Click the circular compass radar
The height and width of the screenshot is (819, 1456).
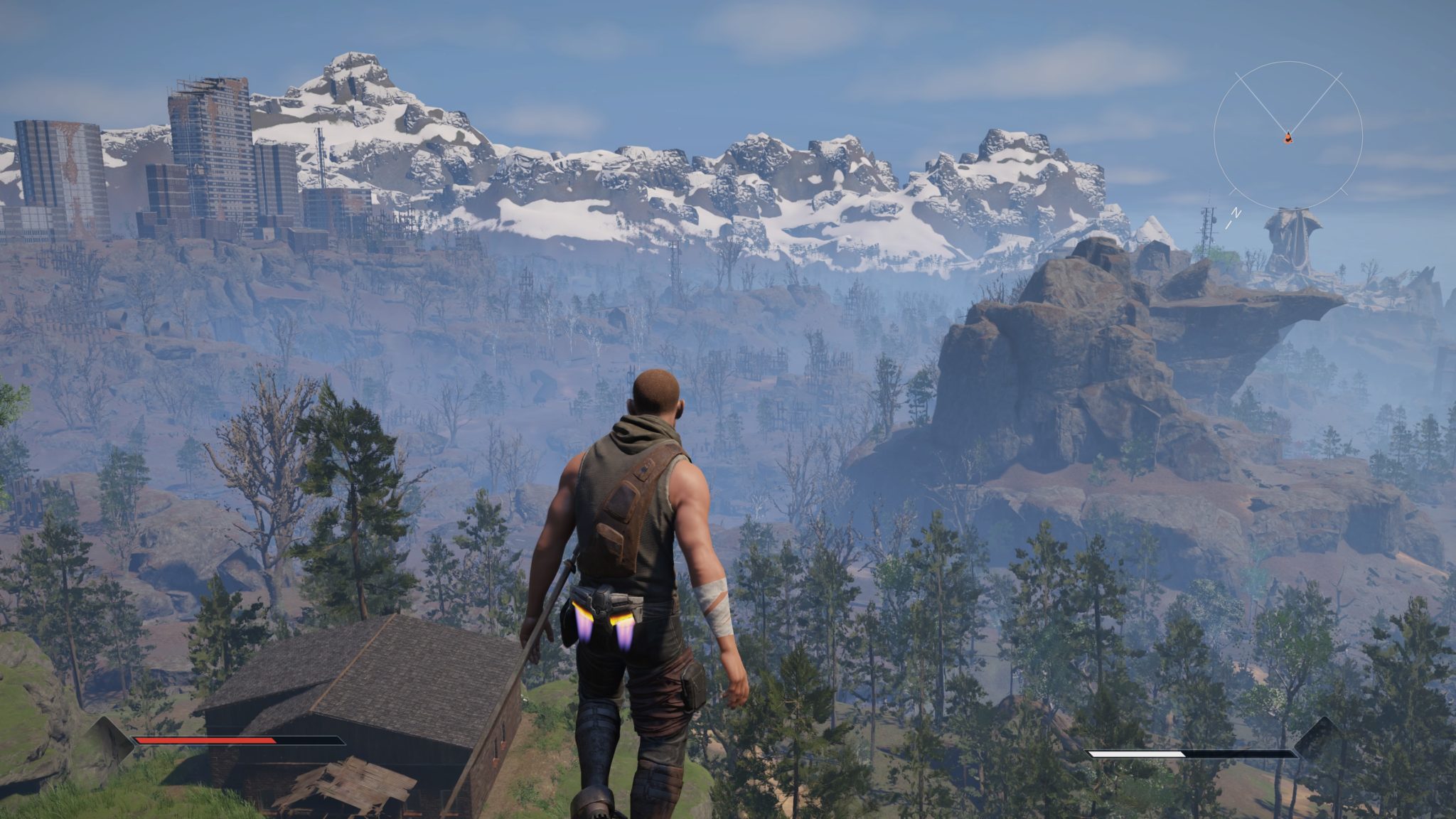point(1288,135)
